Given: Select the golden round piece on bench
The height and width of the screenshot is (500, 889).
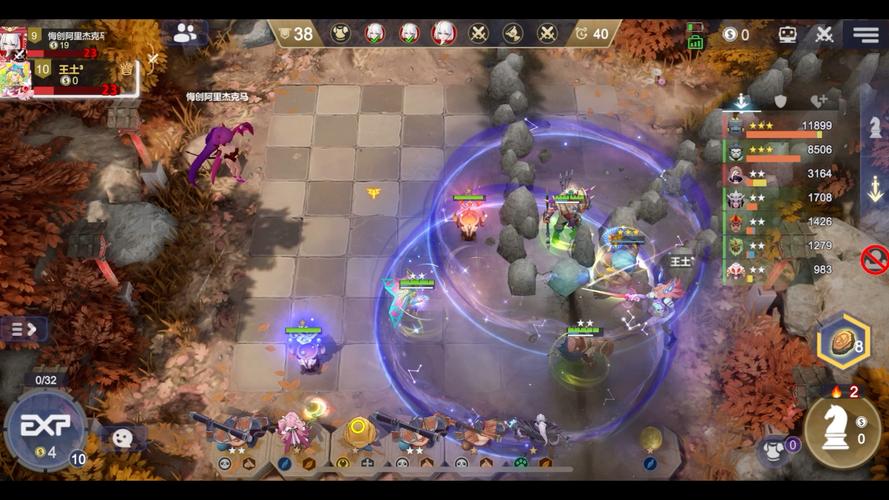Looking at the screenshot, I should tap(359, 432).
